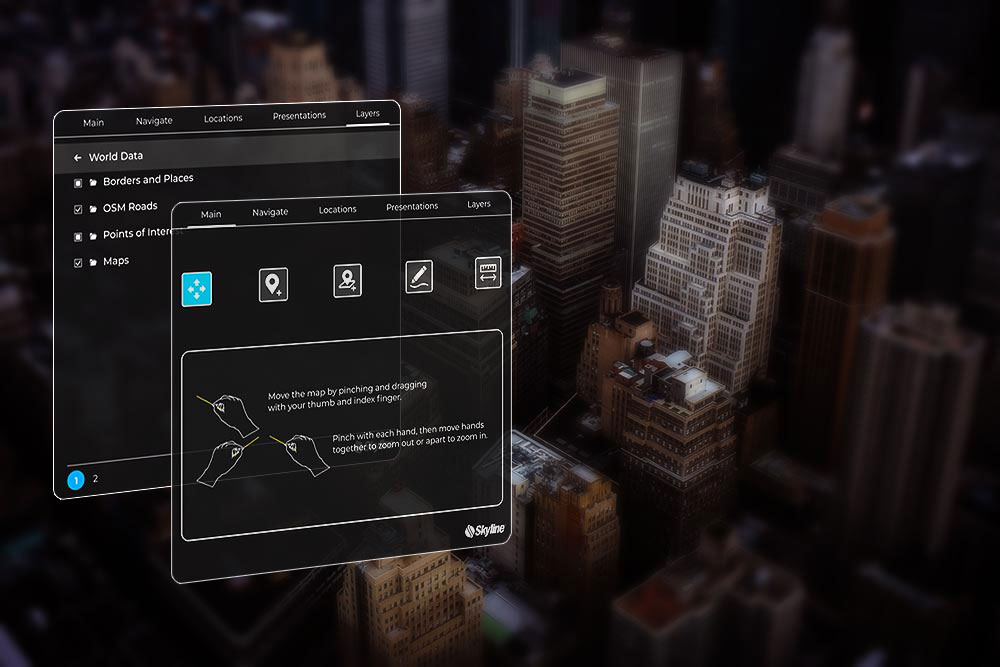Uncheck the Maps layer checkbox
This screenshot has height=667, width=1000.
coord(78,264)
